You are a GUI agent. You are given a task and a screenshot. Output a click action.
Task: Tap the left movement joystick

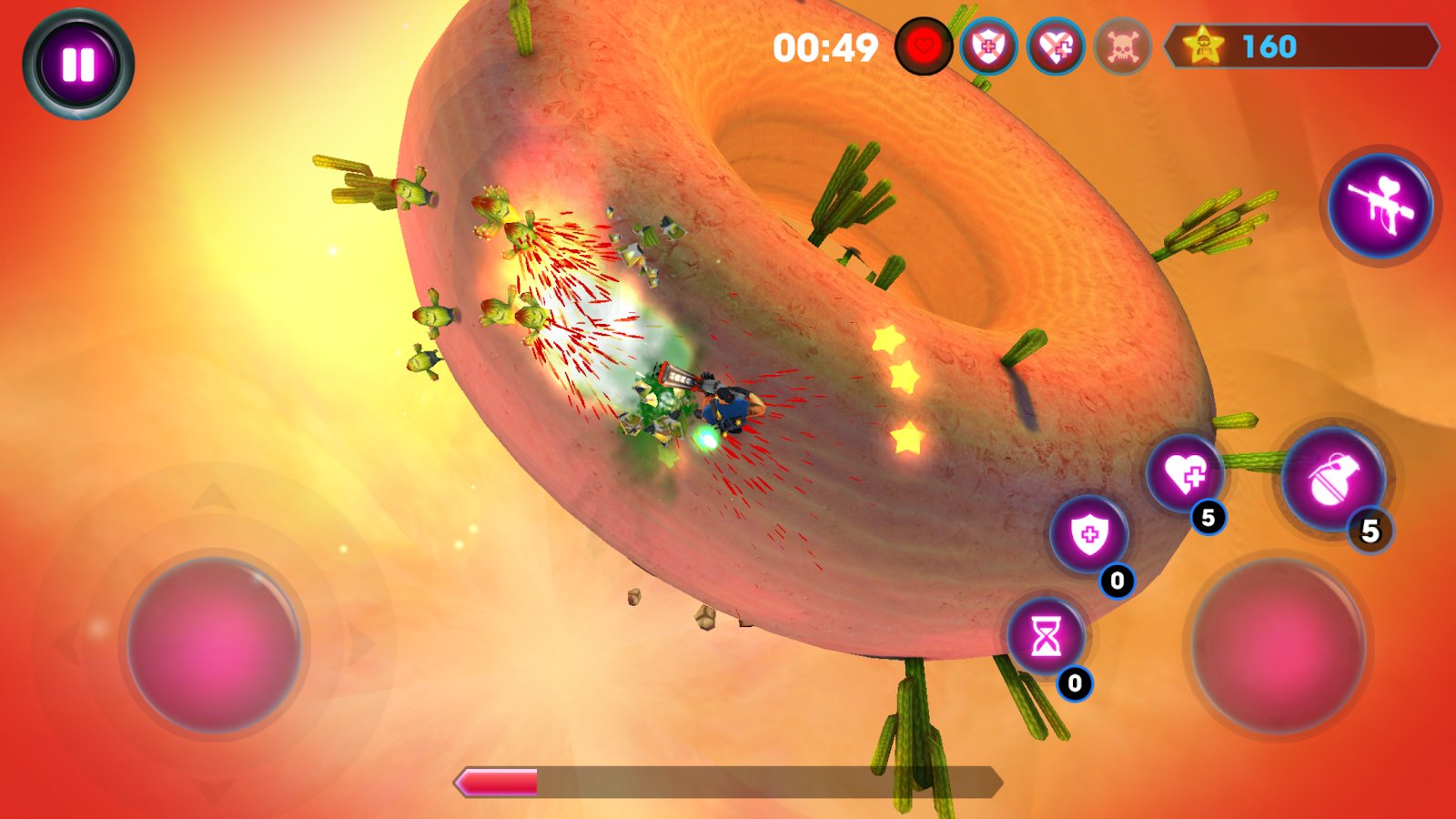(x=214, y=644)
